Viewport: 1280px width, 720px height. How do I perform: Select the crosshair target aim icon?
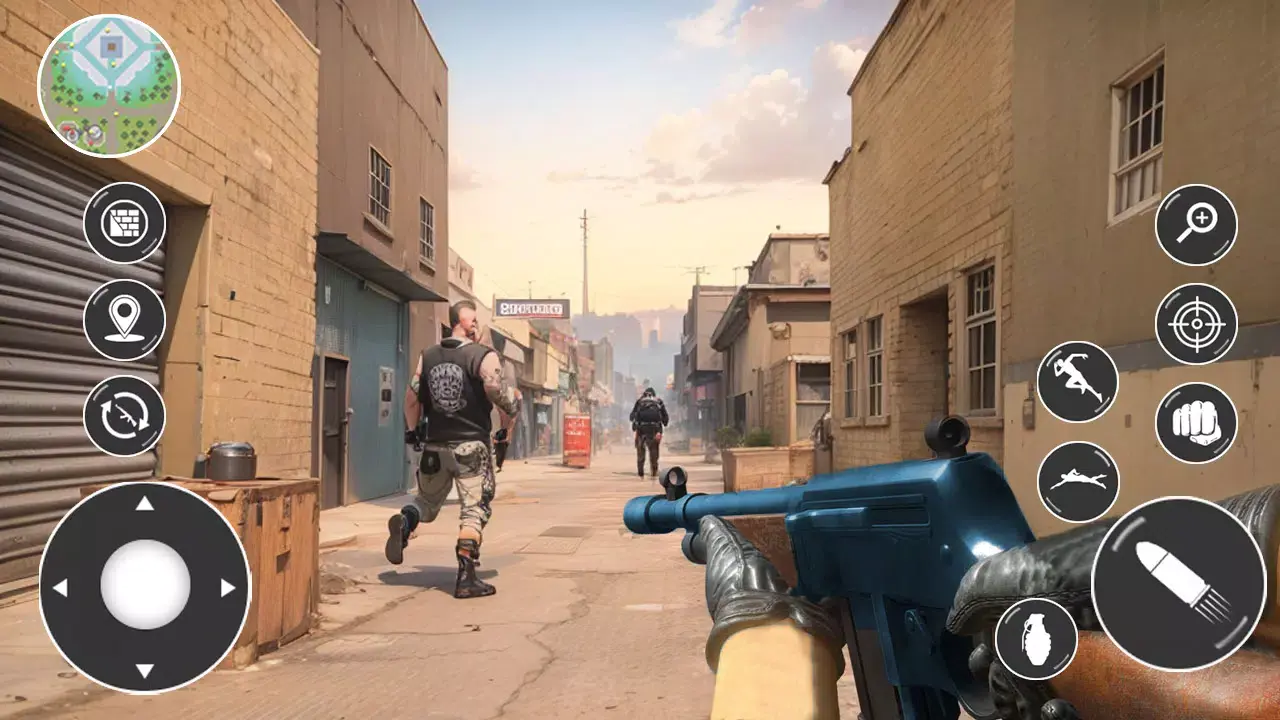(x=1194, y=324)
